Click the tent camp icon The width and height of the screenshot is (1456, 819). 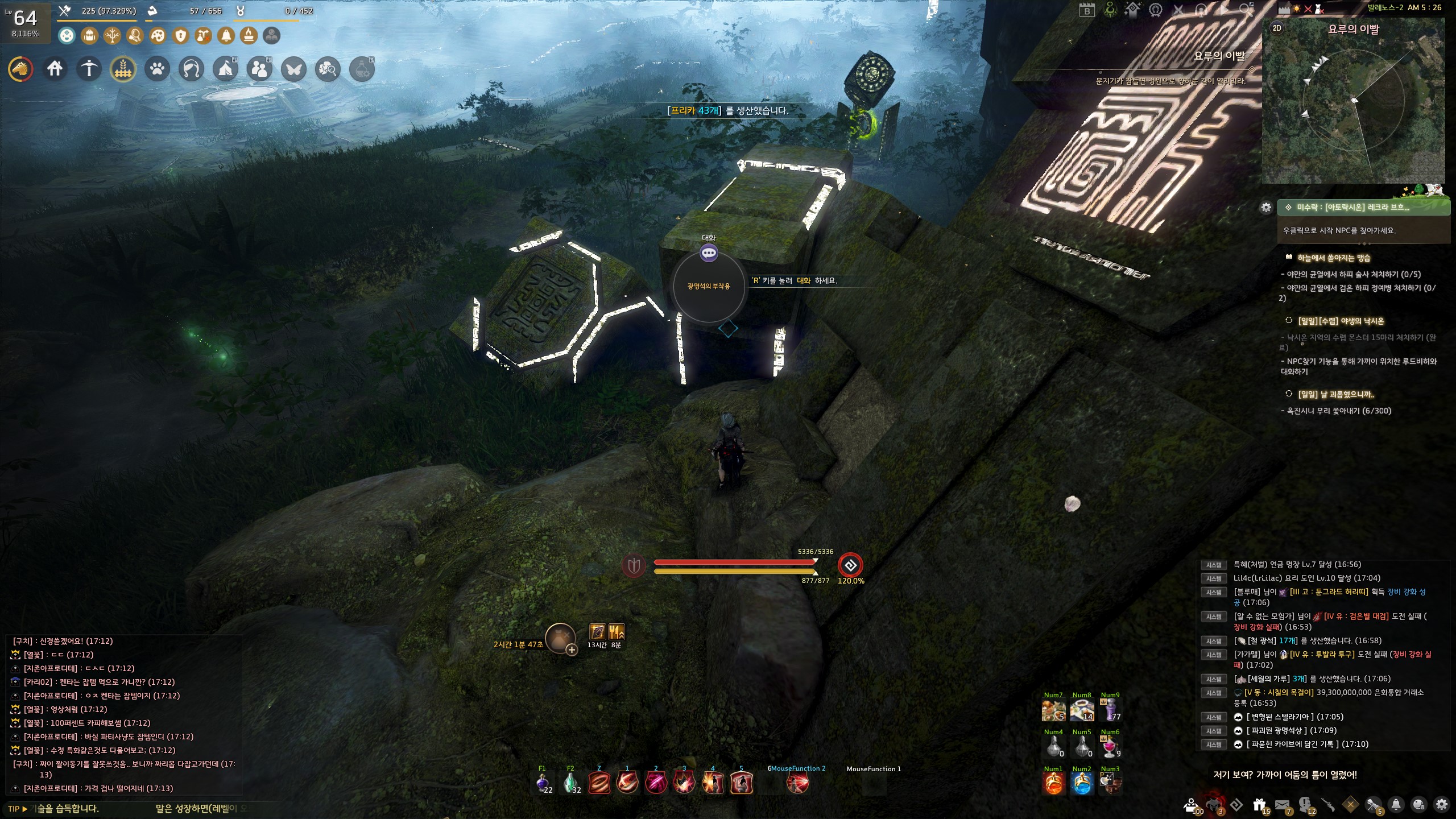(x=225, y=69)
